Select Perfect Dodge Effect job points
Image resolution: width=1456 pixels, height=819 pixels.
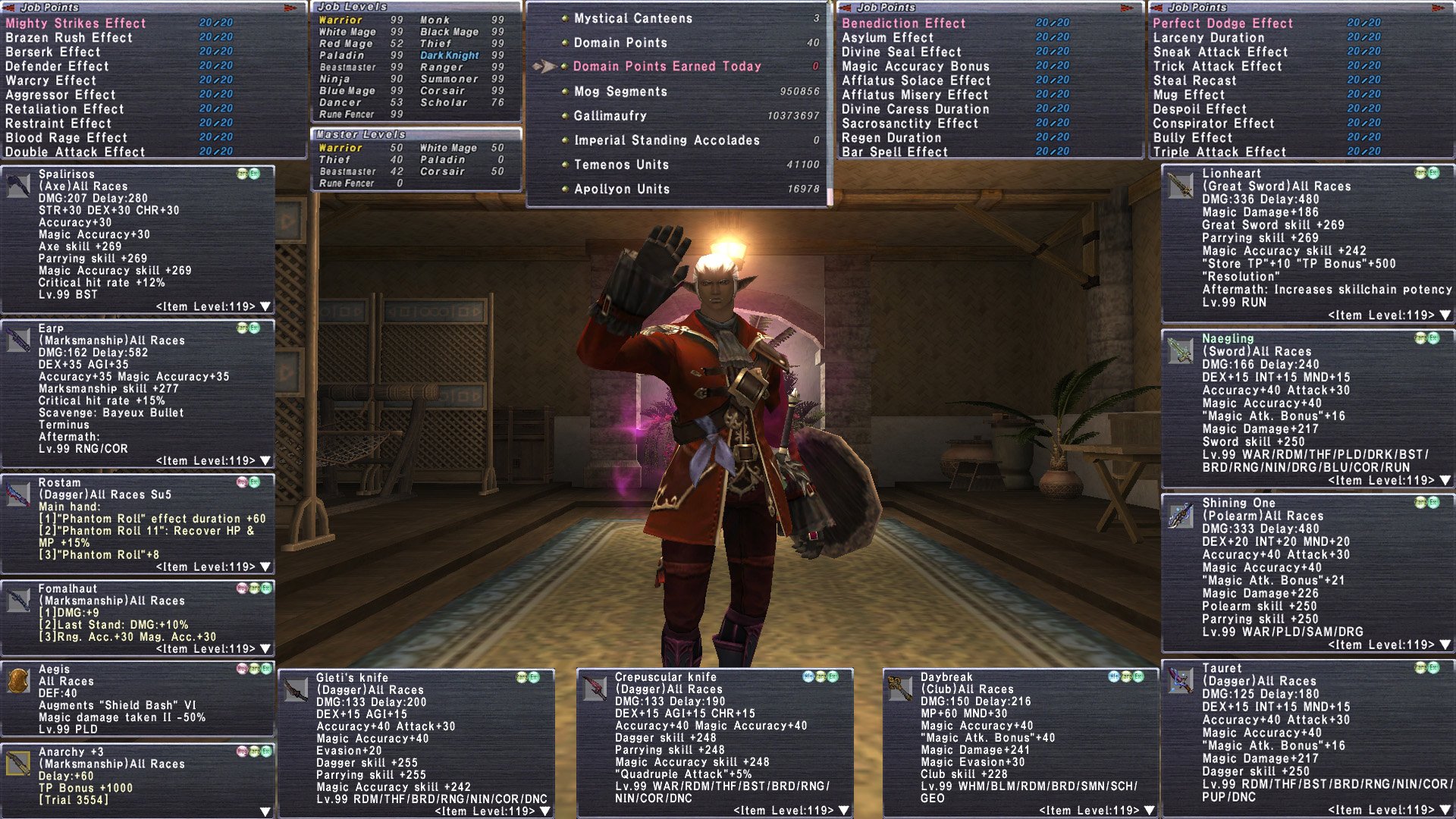[1222, 24]
